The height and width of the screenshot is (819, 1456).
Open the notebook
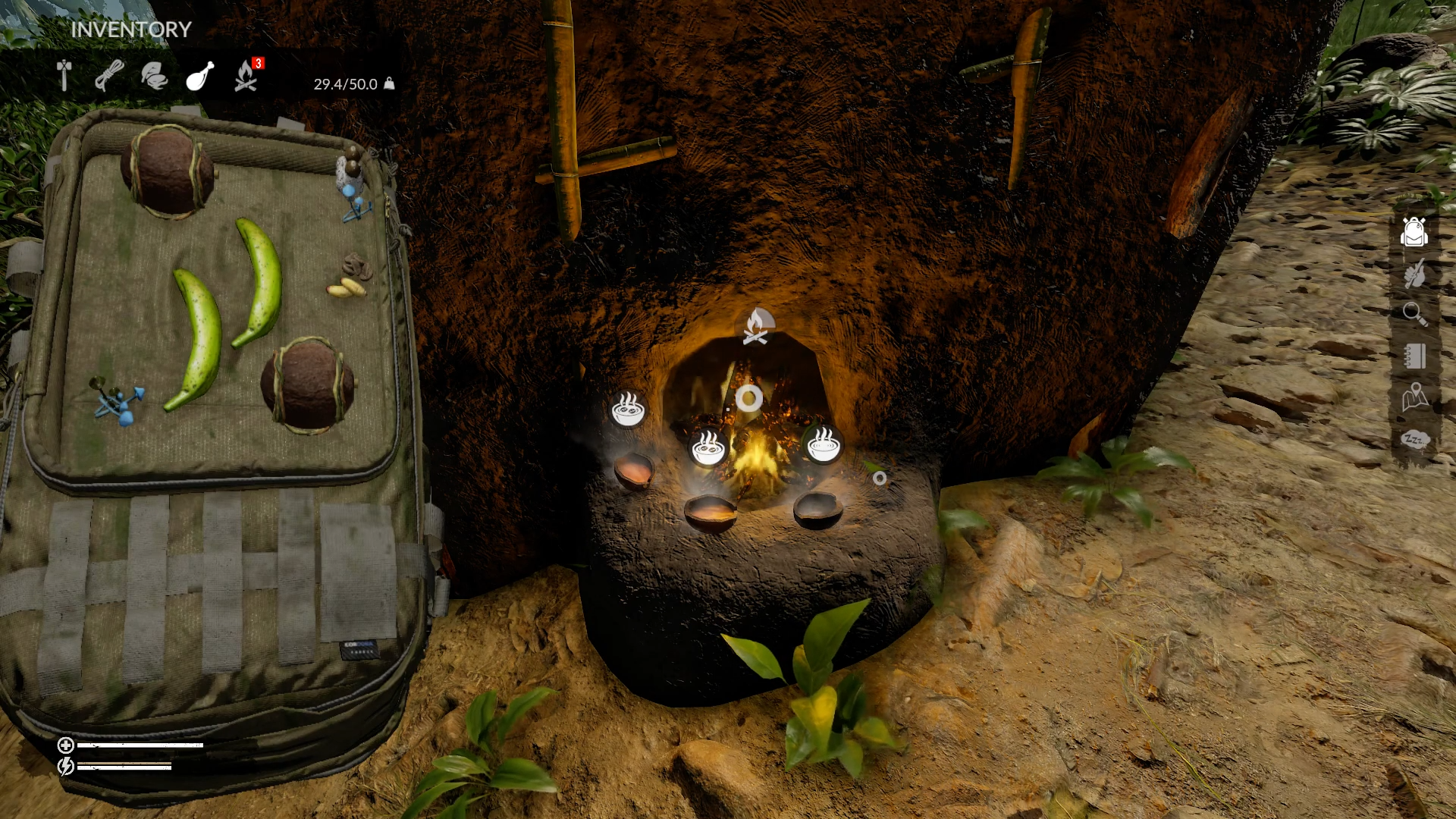(x=1414, y=356)
